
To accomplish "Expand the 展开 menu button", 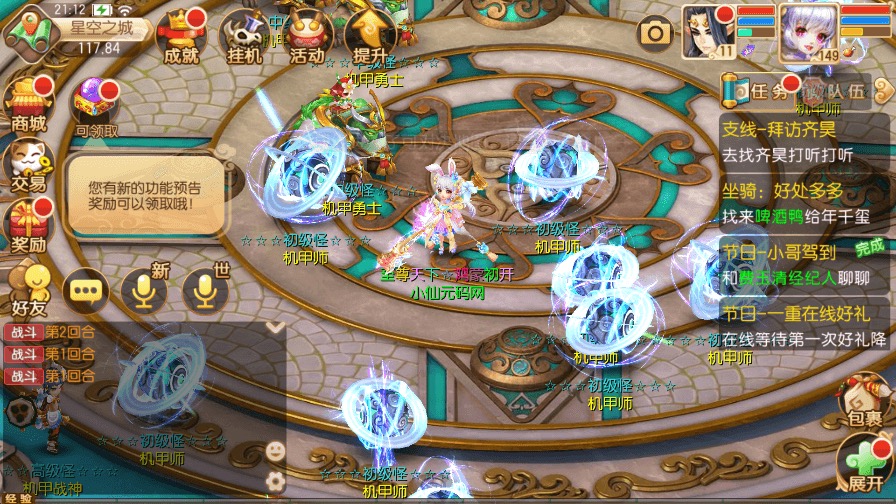I will pos(864,467).
